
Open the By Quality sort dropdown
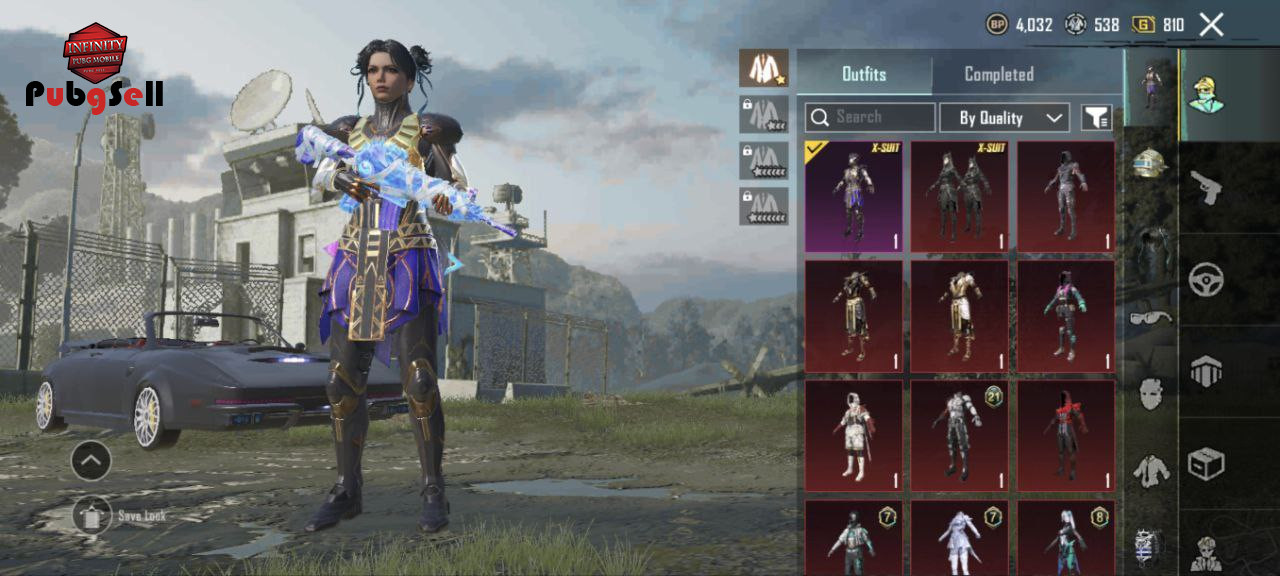point(1004,118)
